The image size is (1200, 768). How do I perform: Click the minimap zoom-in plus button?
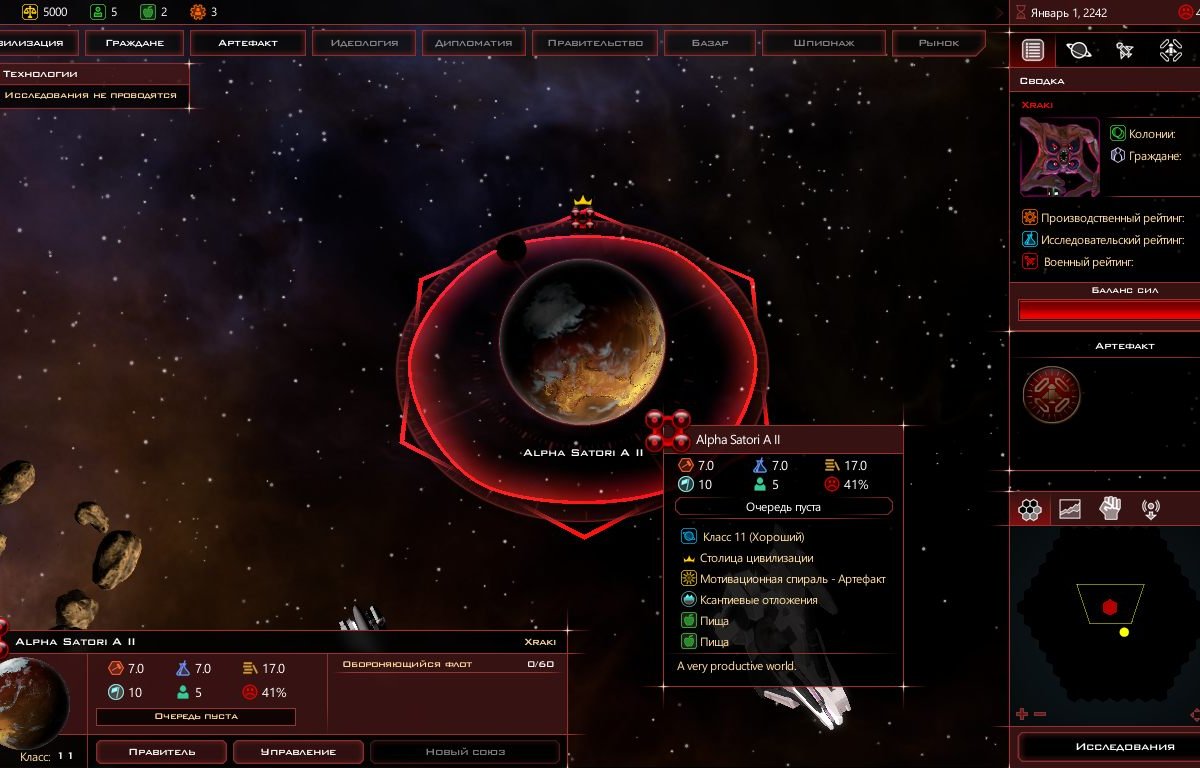pyautogui.click(x=1022, y=714)
